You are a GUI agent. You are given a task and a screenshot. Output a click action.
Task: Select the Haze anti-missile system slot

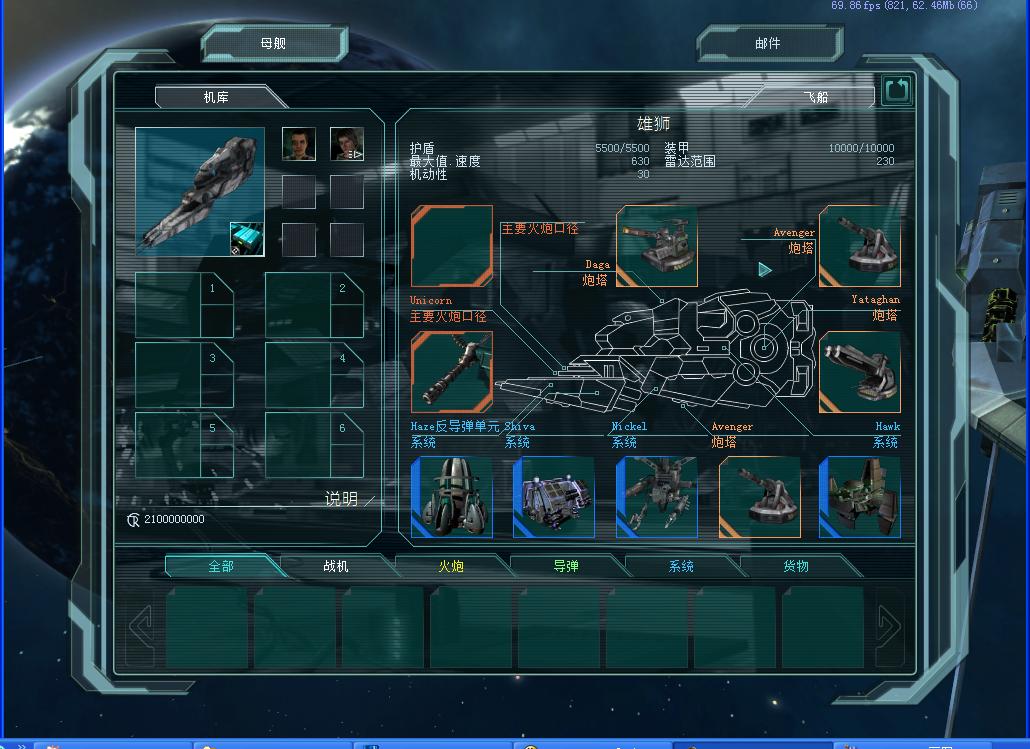coord(452,497)
